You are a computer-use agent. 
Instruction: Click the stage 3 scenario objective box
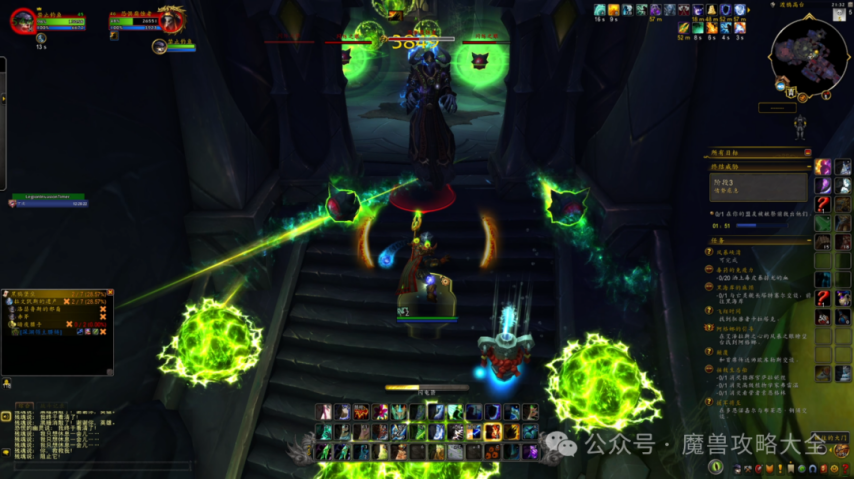tap(758, 187)
